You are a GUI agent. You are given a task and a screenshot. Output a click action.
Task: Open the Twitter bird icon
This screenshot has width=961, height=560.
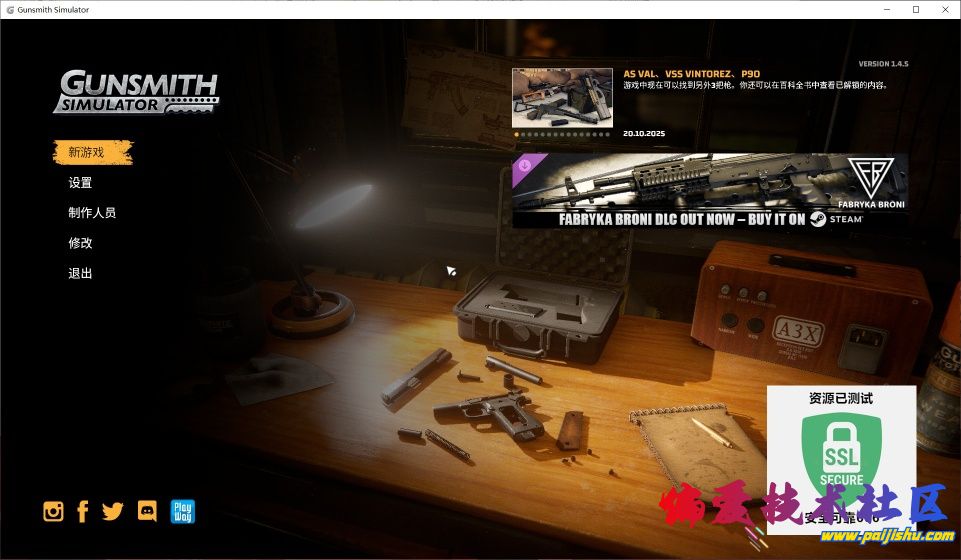click(113, 512)
